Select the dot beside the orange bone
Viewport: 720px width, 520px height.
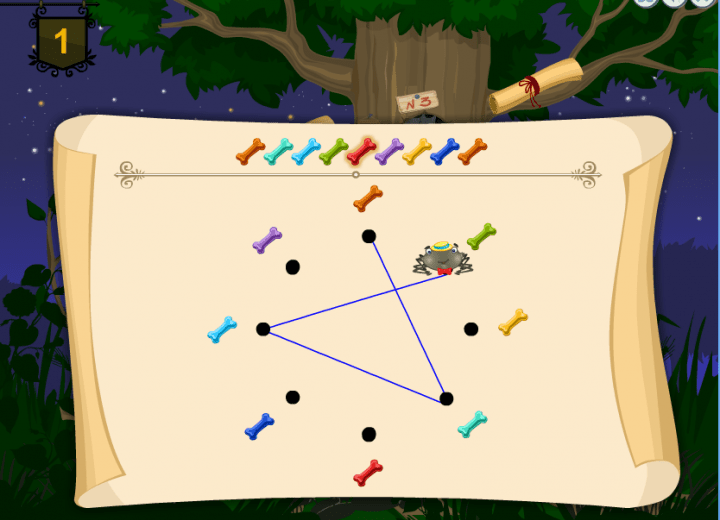coord(369,236)
